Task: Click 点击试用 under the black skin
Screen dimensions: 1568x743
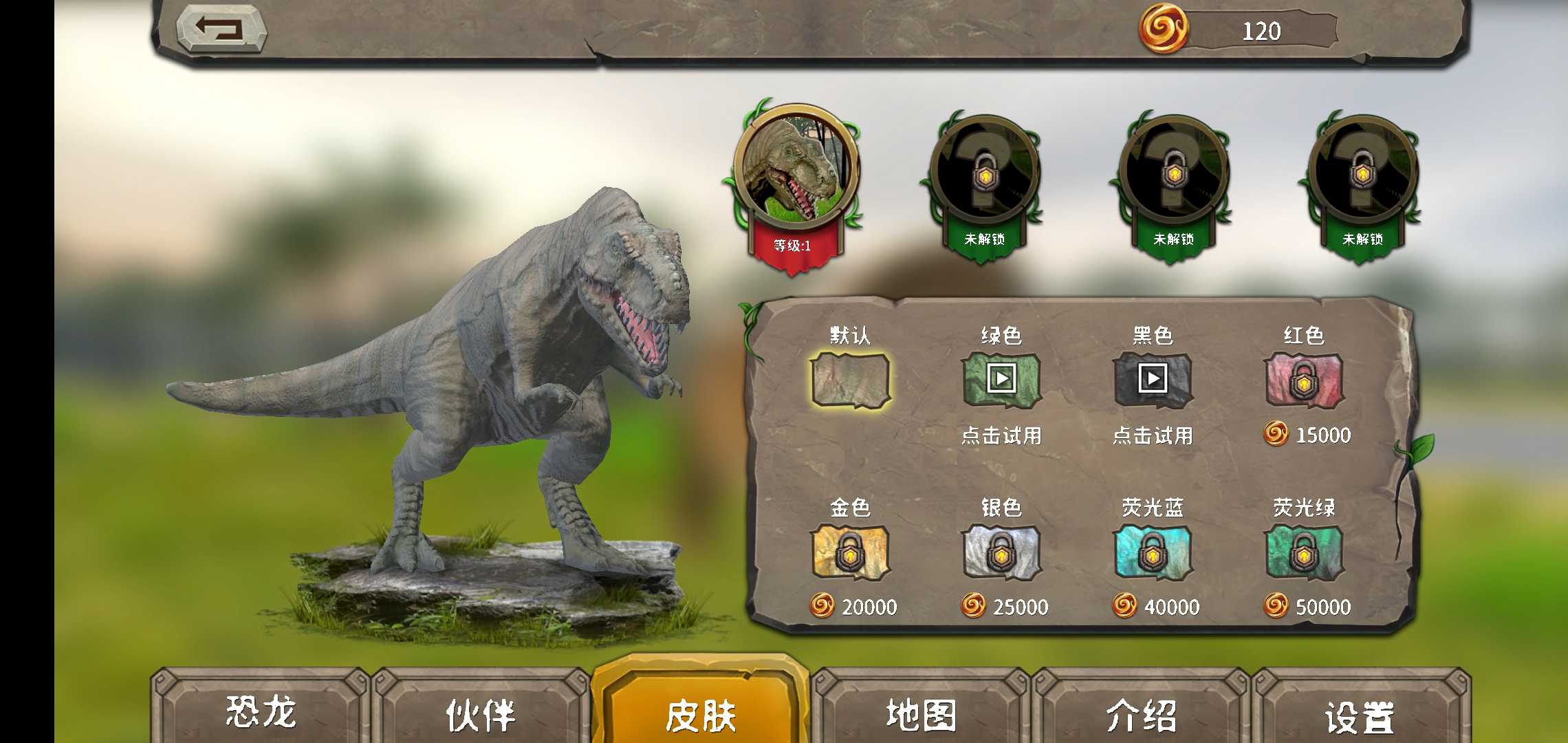Action: [1153, 435]
